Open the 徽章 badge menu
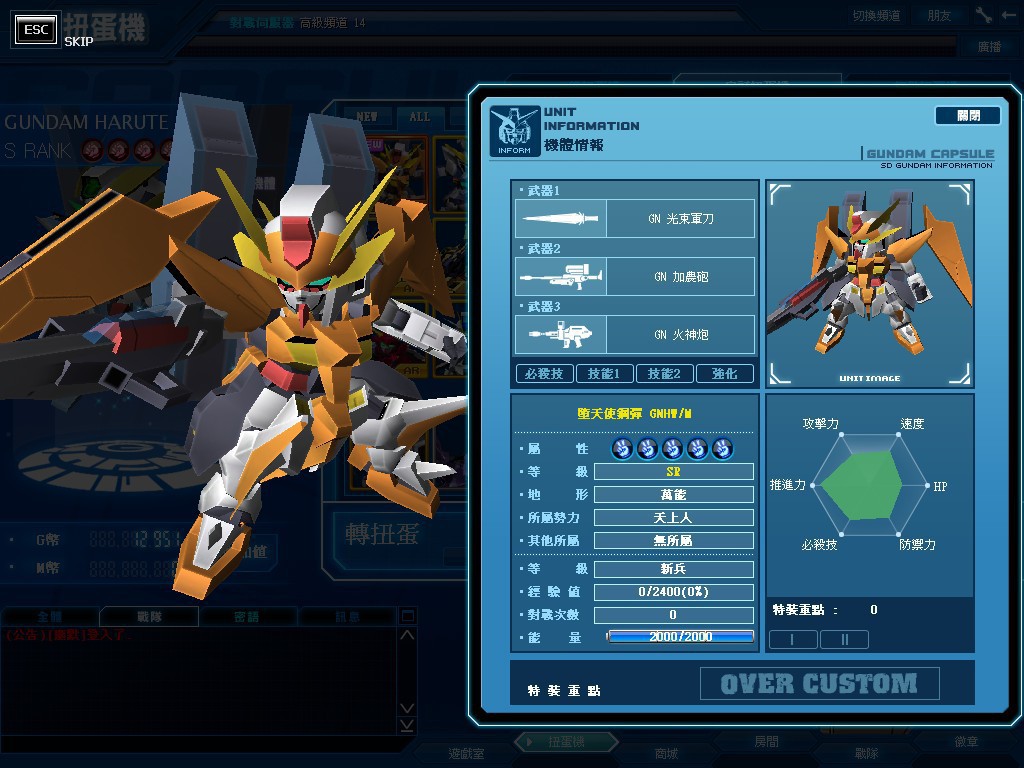The height and width of the screenshot is (768, 1024). click(966, 742)
